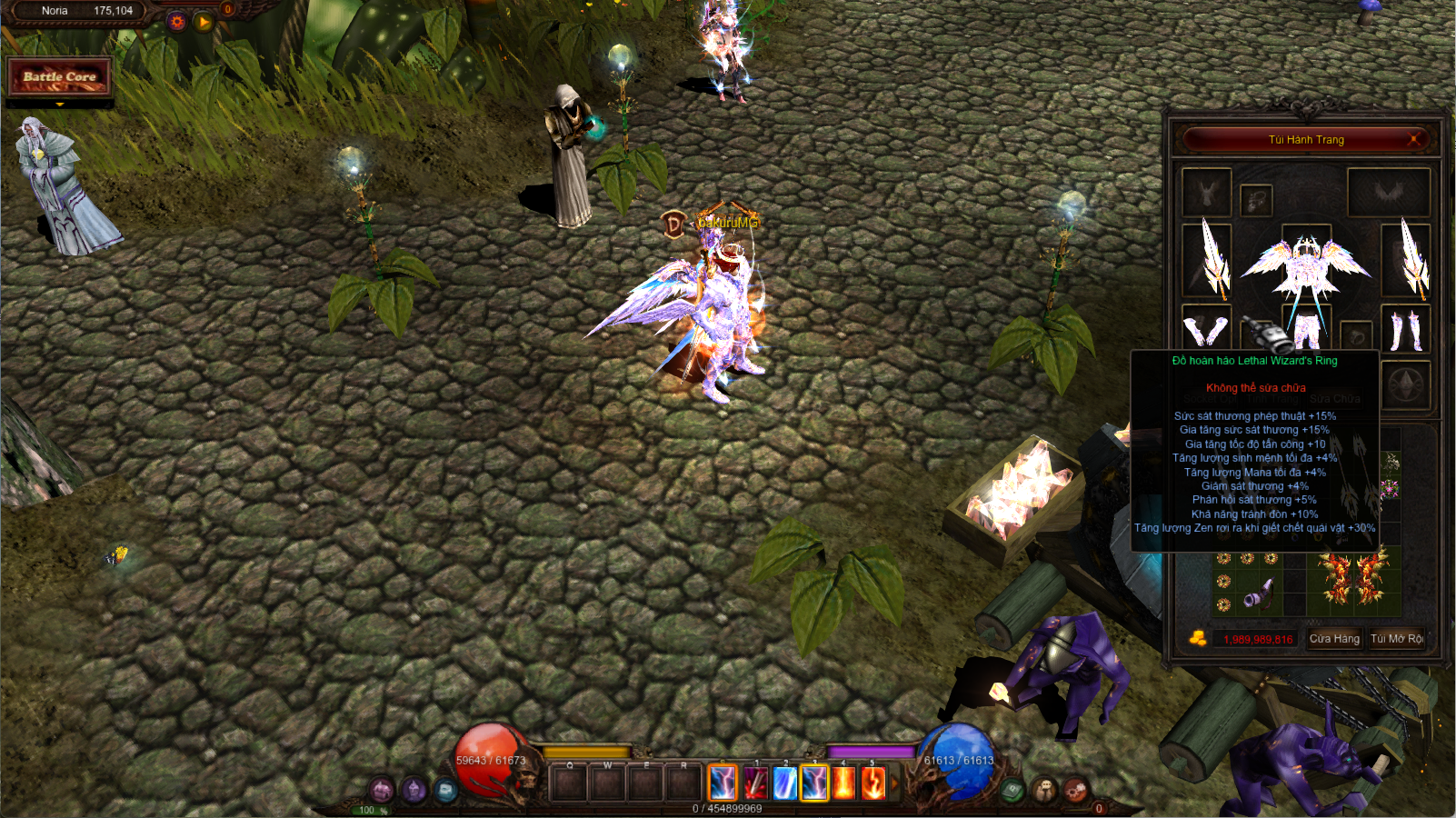Click the Battle Core button
The height and width of the screenshot is (818, 1456).
pos(60,77)
